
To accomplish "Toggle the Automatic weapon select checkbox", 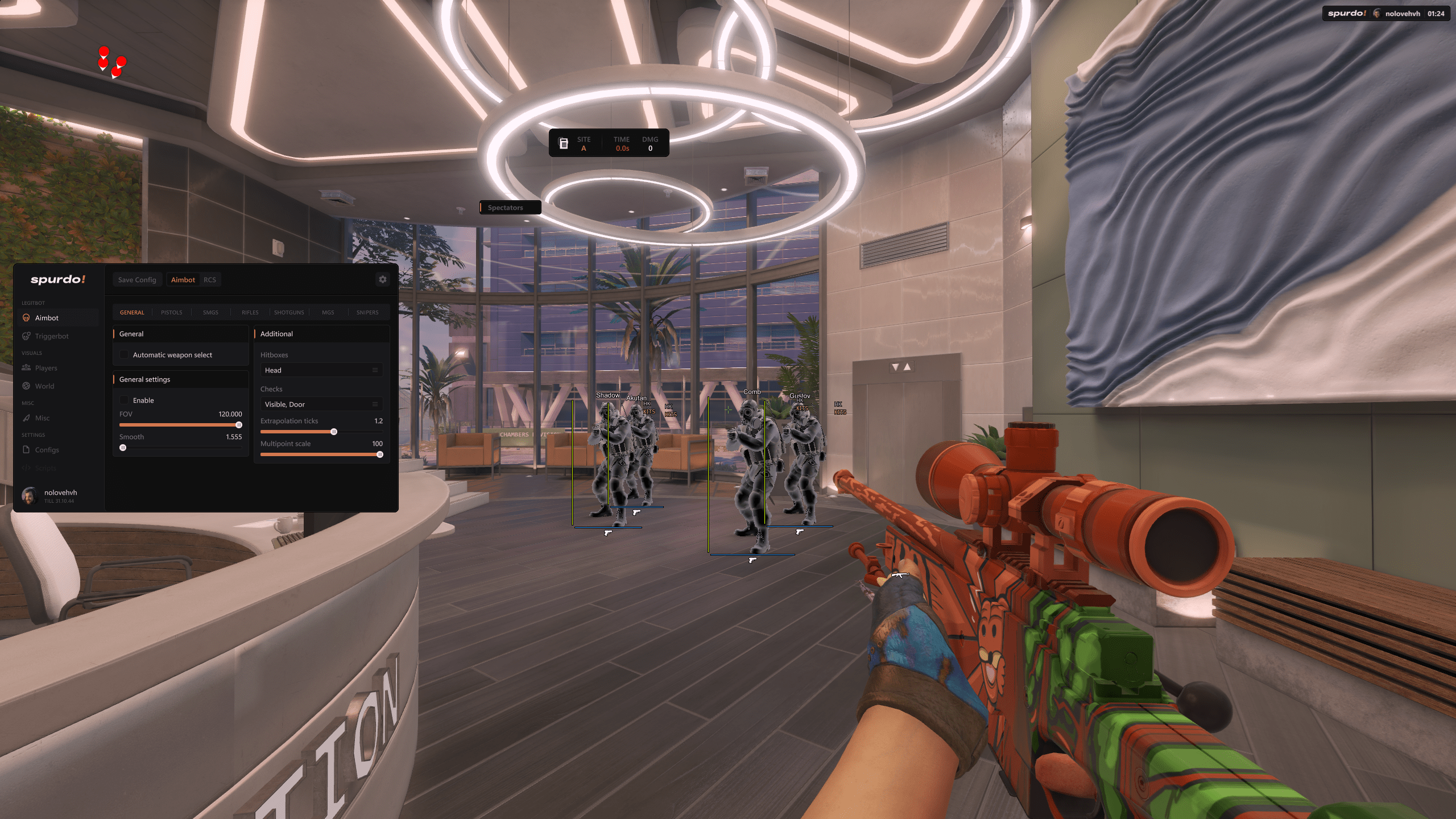I will coord(124,355).
